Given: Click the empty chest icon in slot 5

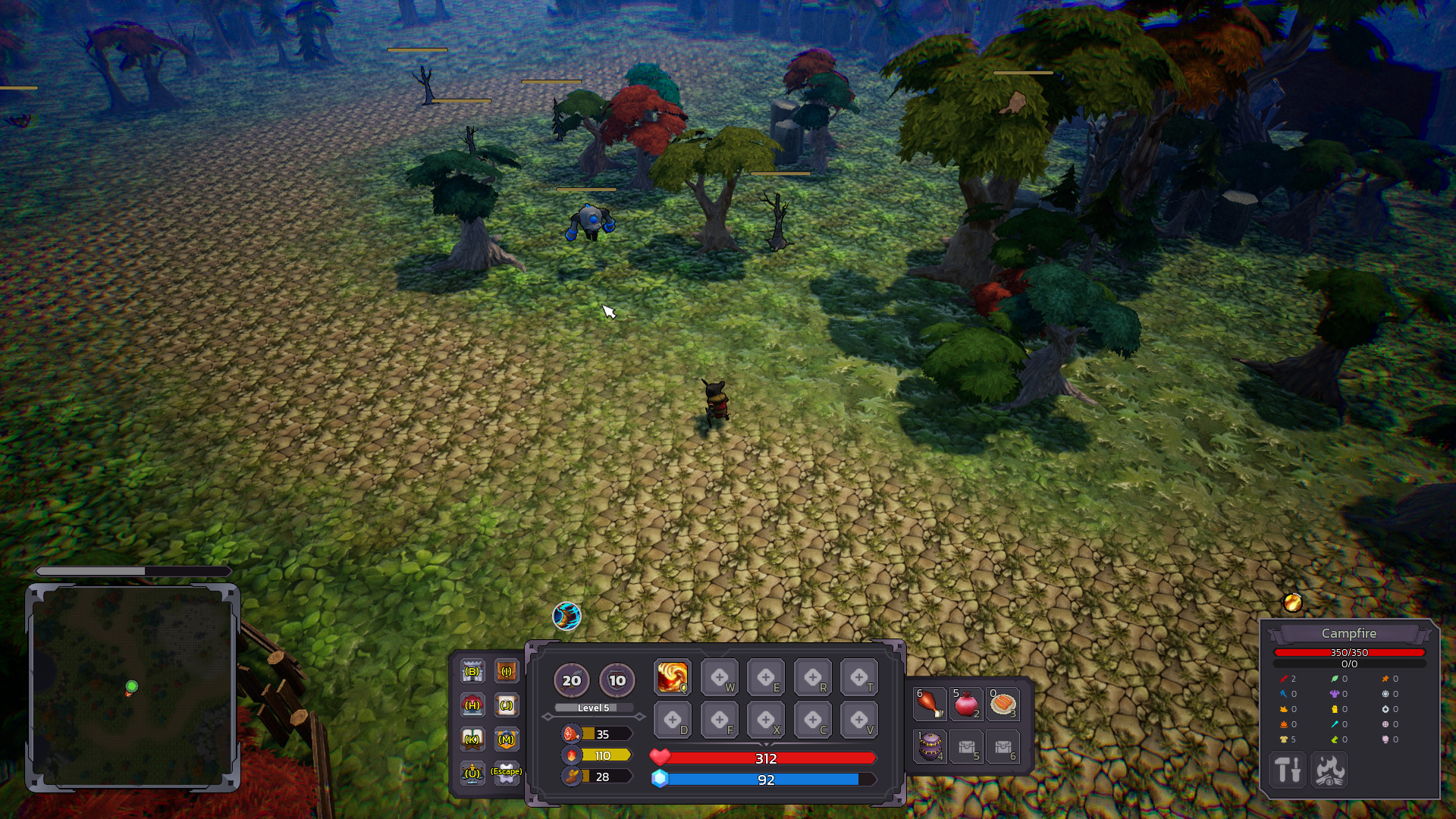Looking at the screenshot, I should pyautogui.click(x=965, y=747).
